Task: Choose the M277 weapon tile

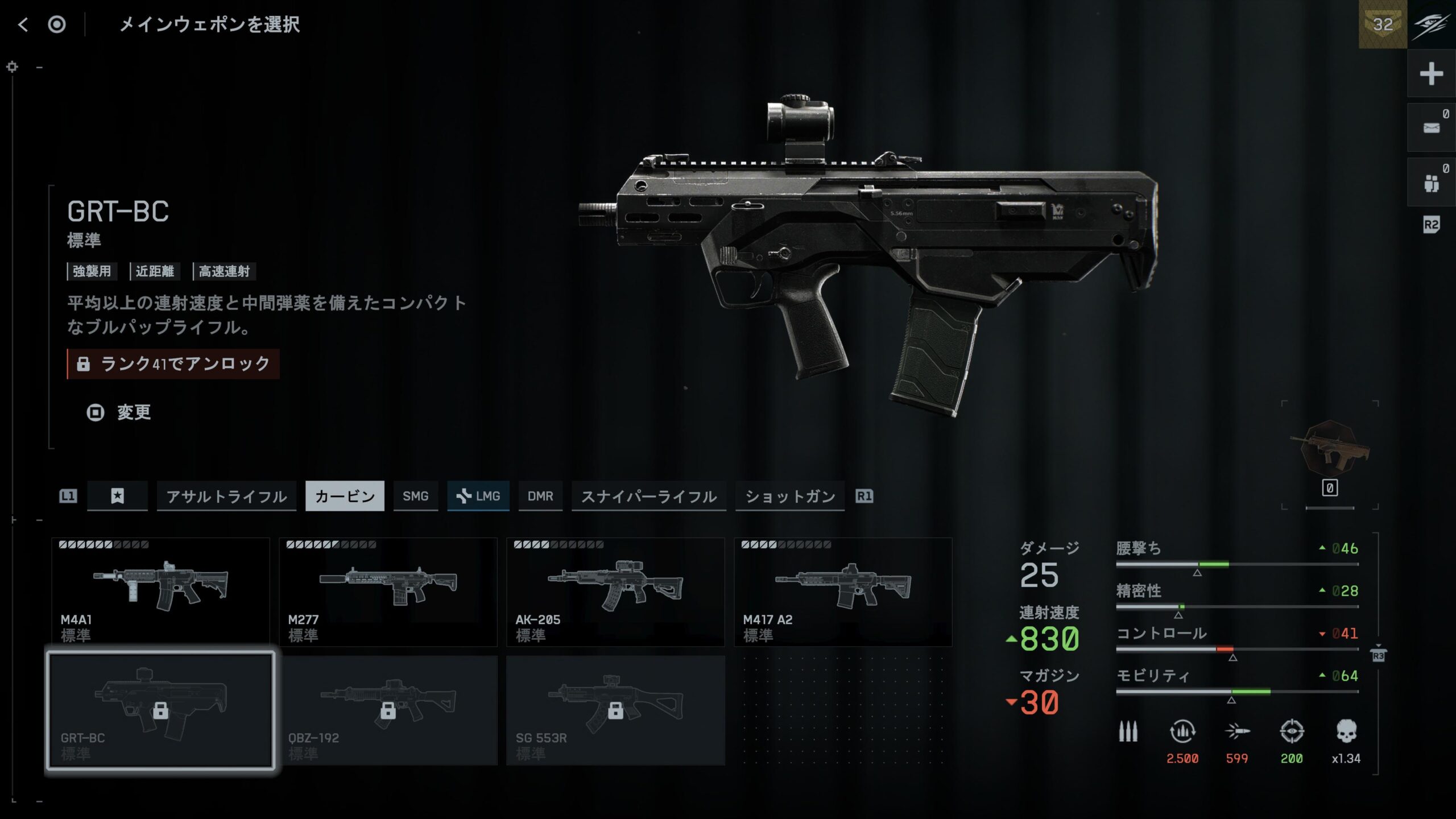Action: click(388, 591)
